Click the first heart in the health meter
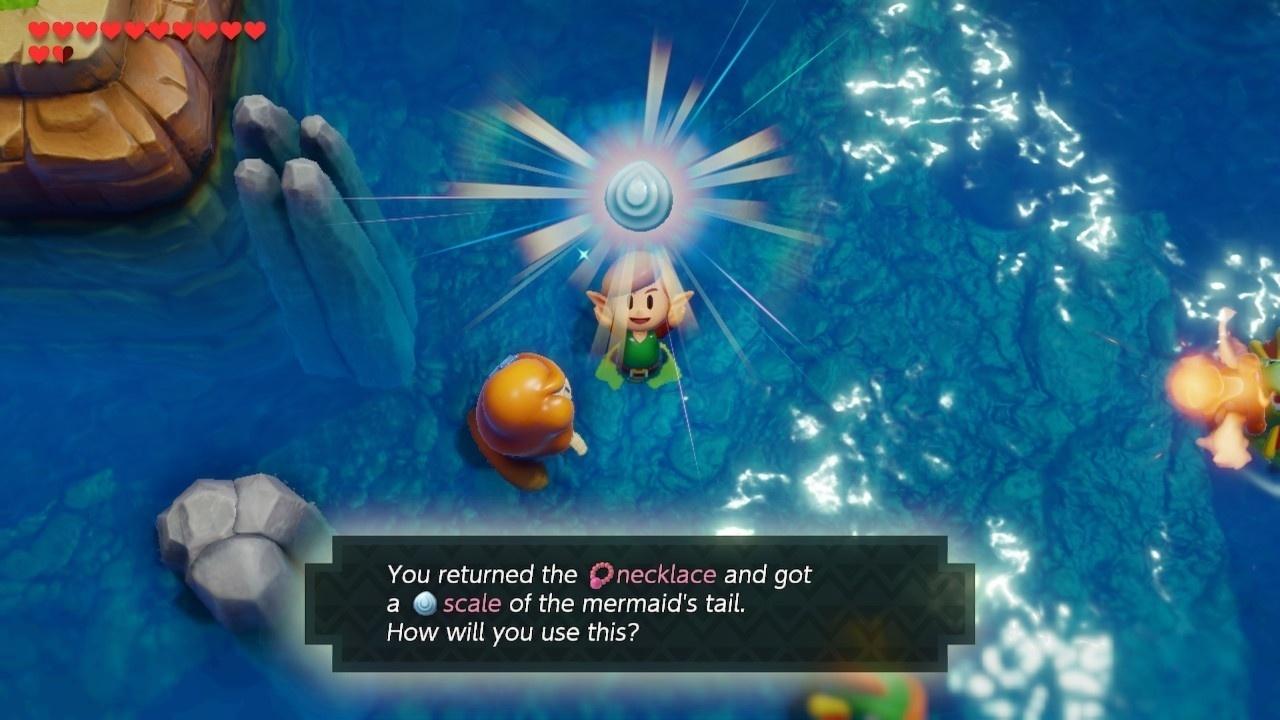Image resolution: width=1280 pixels, height=720 pixels. [x=37, y=29]
